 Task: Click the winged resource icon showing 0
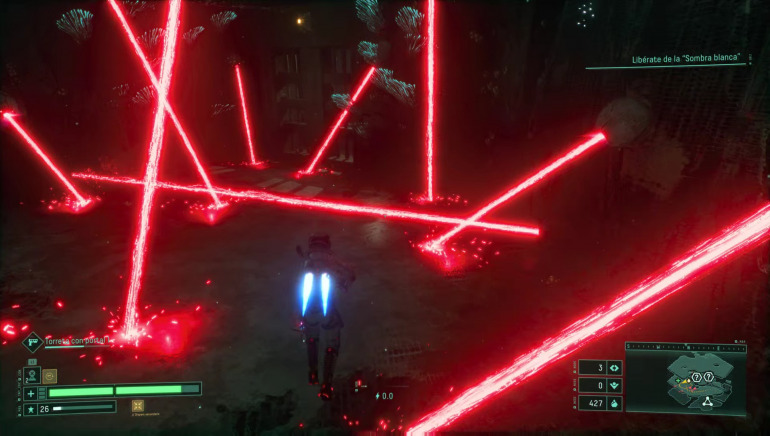point(613,385)
